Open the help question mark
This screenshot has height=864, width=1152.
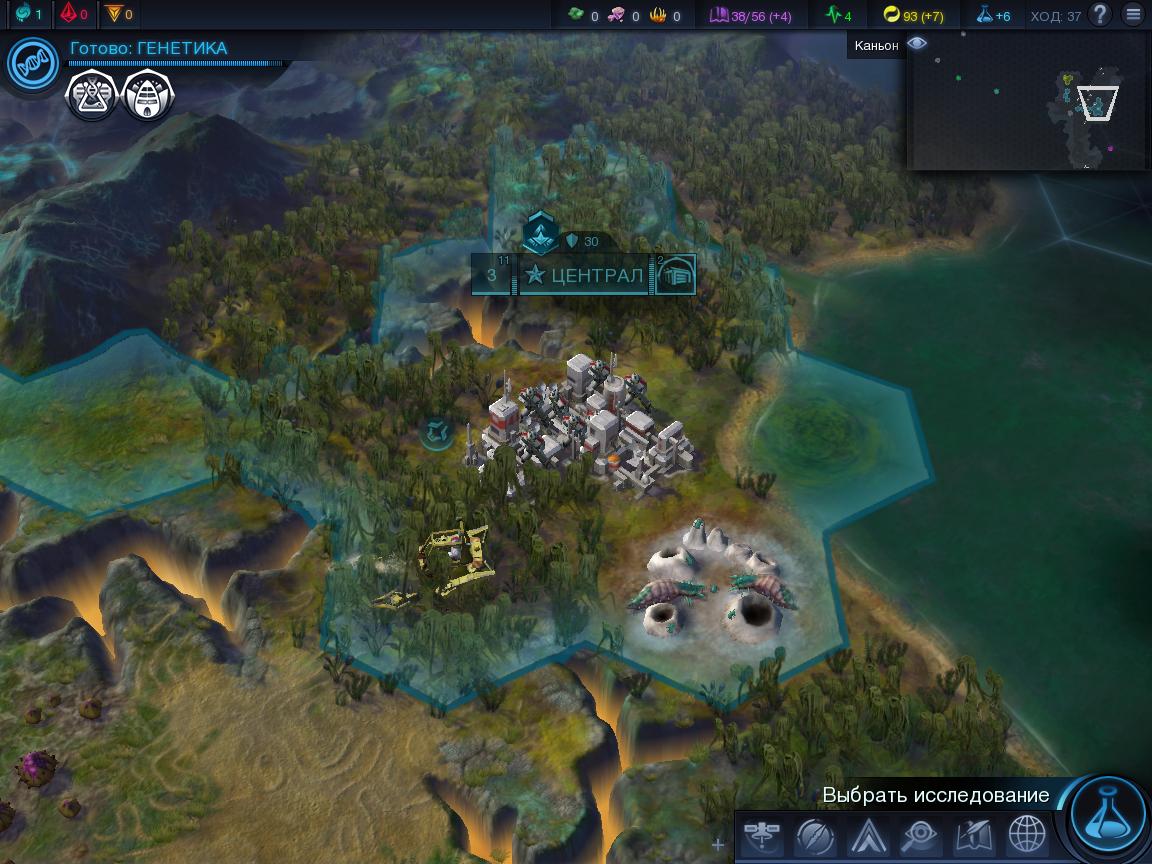point(1100,14)
